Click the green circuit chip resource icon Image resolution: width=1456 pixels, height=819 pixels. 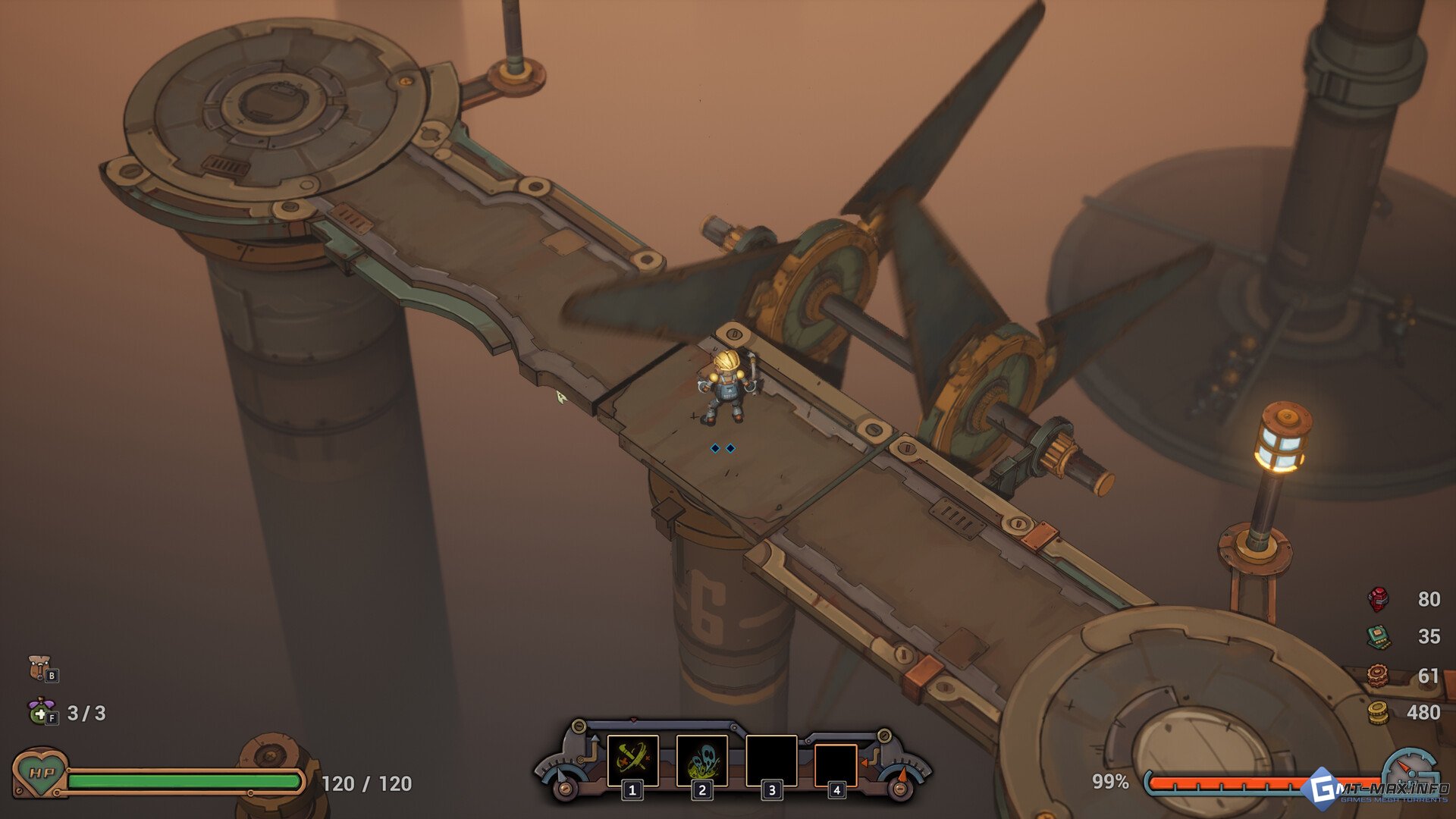(1378, 636)
